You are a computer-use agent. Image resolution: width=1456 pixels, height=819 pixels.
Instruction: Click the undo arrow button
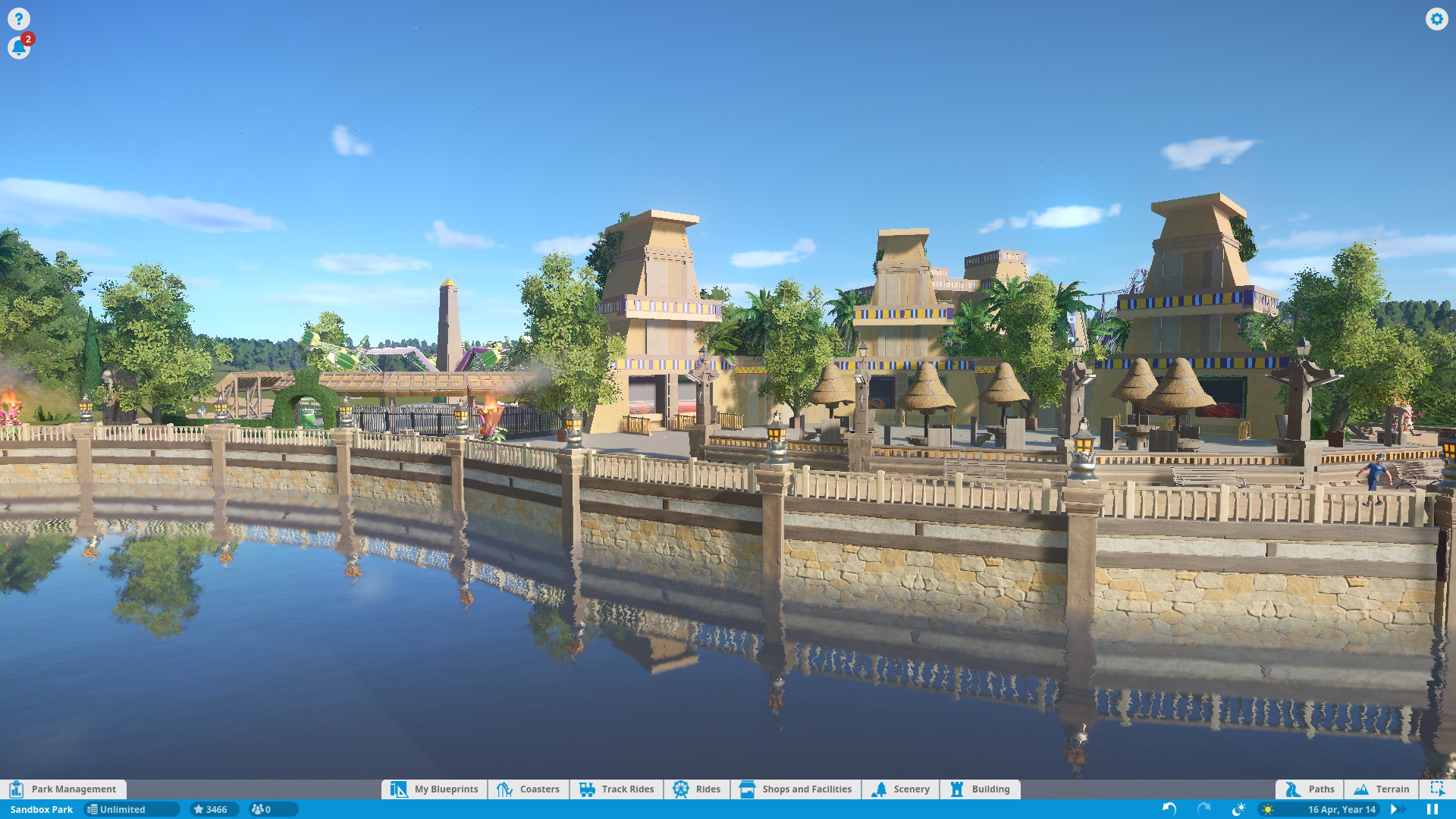pyautogui.click(x=1169, y=809)
